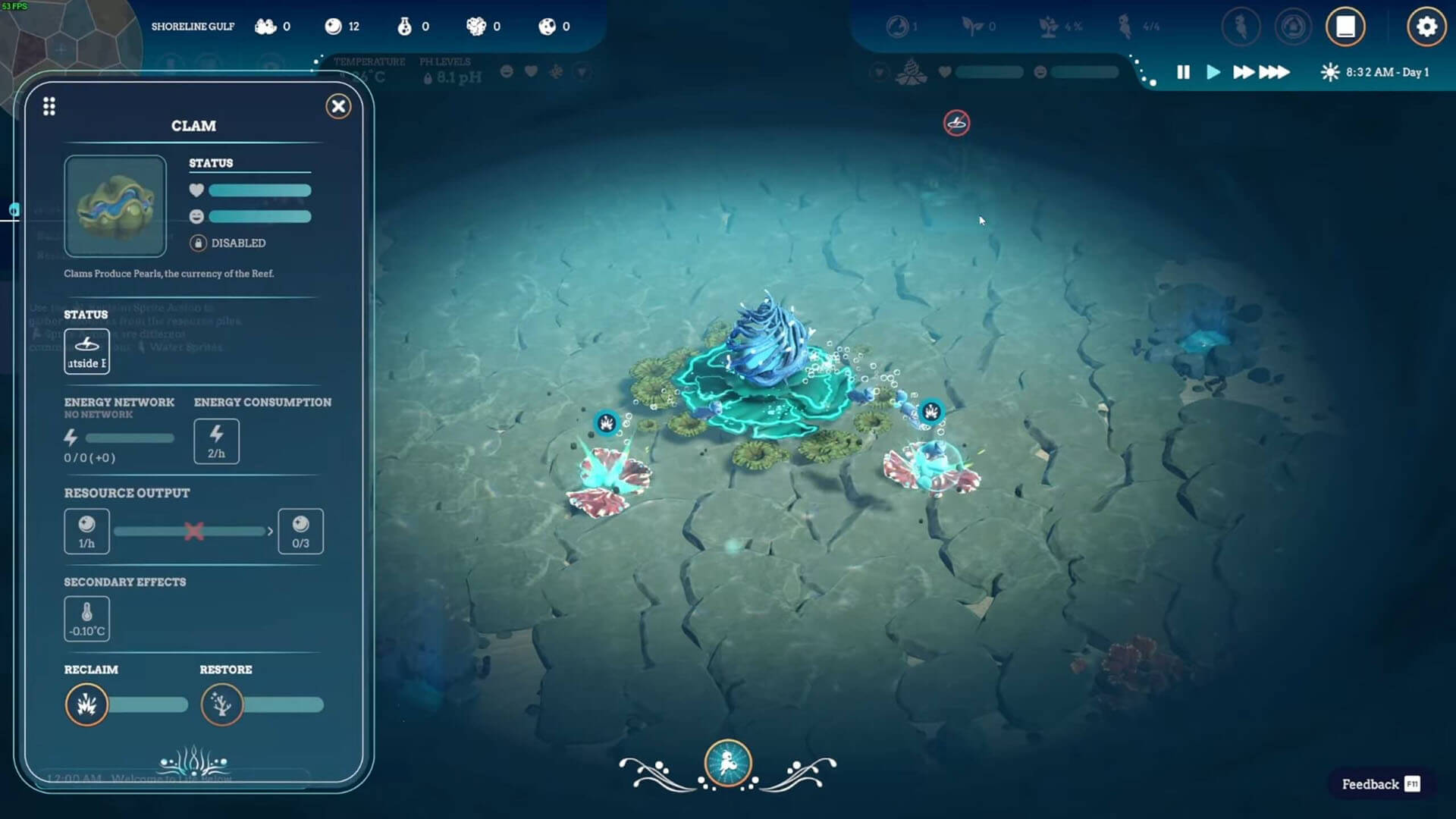This screenshot has width=1456, height=819.
Task: Pause the game time
Action: (x=1183, y=72)
